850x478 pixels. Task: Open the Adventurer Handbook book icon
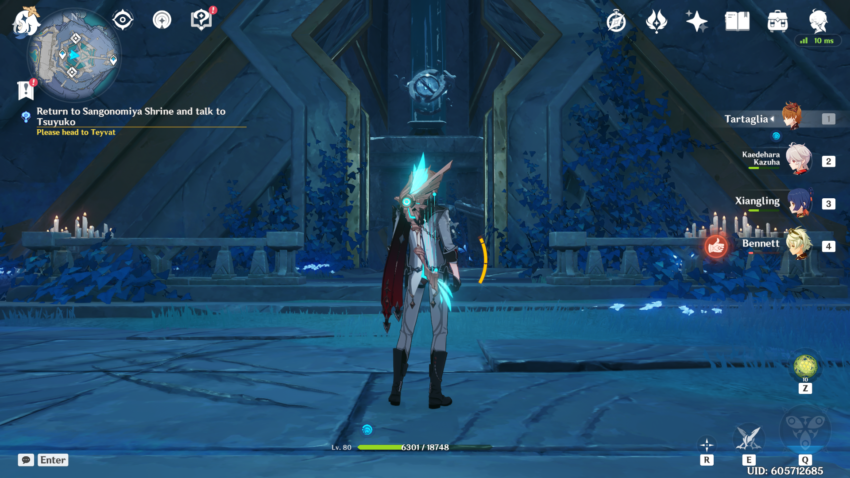[737, 21]
